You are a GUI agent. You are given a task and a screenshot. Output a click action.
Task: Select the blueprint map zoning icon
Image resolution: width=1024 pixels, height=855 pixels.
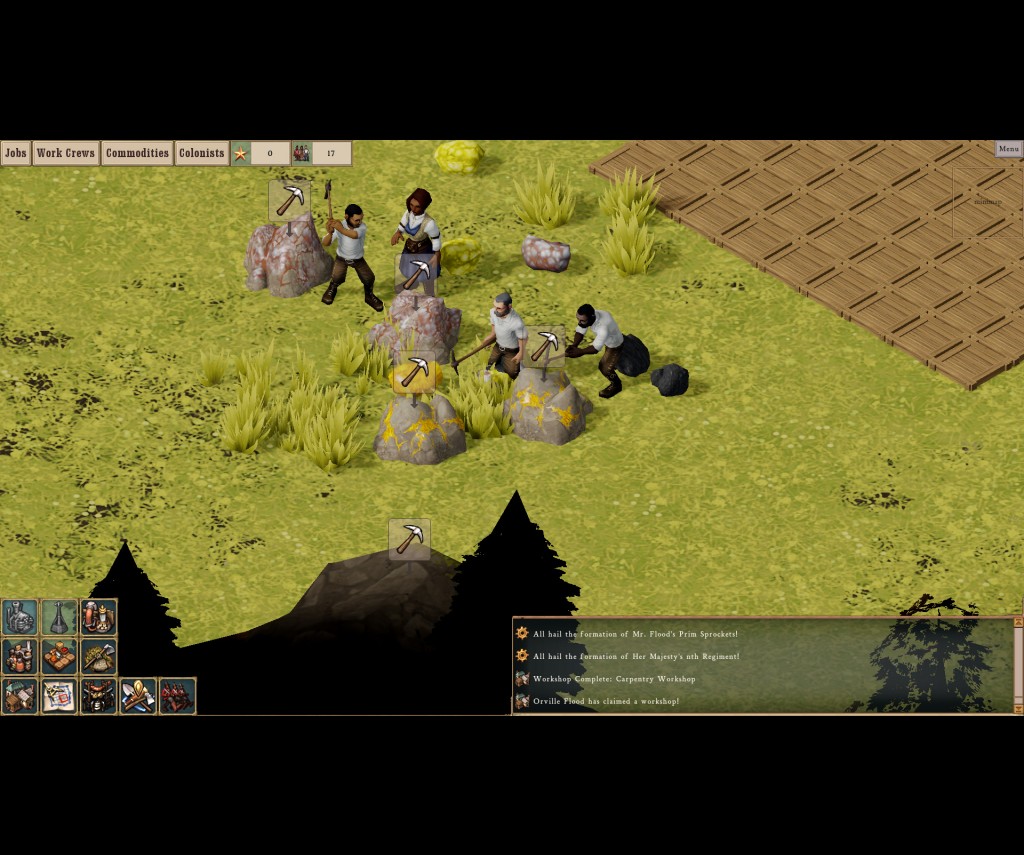point(59,695)
